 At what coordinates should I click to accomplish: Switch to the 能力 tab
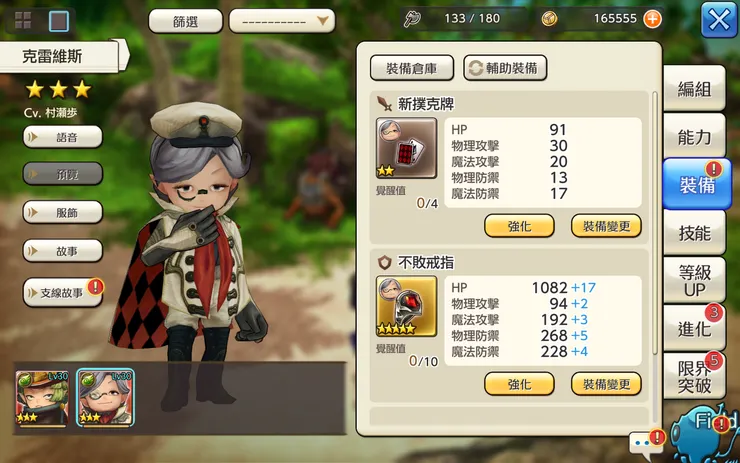[694, 137]
